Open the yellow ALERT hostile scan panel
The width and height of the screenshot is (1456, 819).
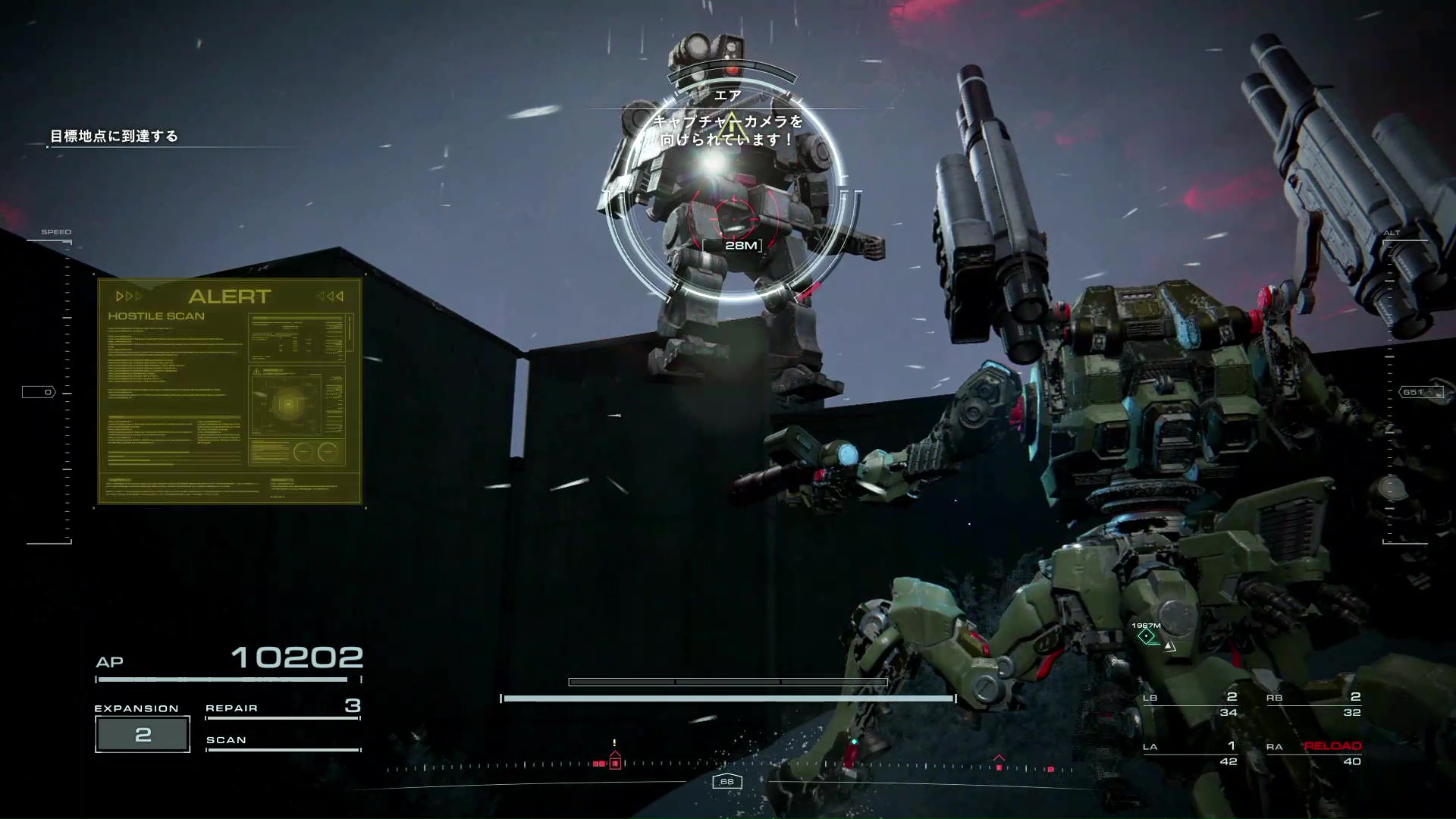coord(230,391)
